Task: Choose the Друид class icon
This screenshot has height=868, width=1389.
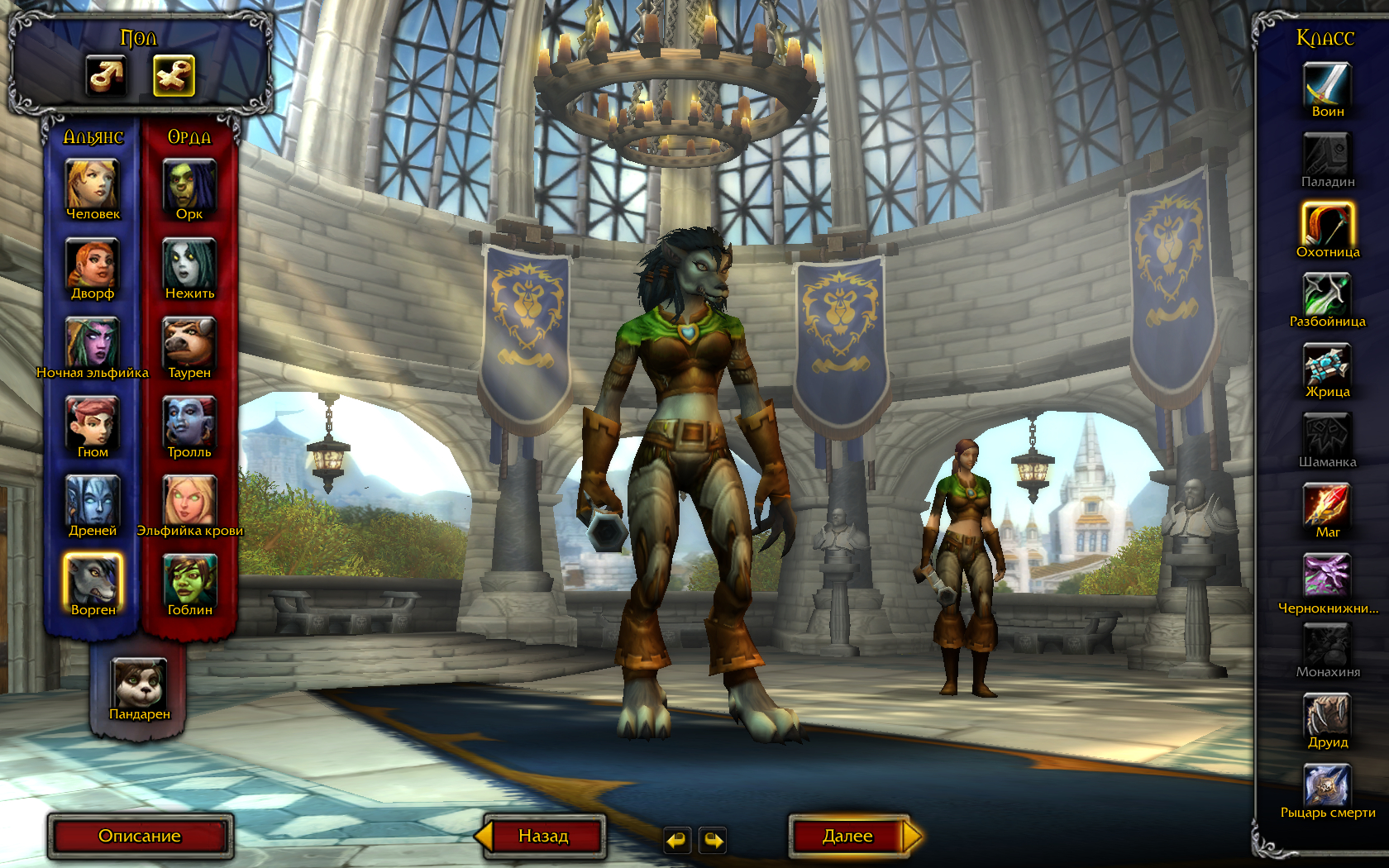Action: tap(1327, 715)
